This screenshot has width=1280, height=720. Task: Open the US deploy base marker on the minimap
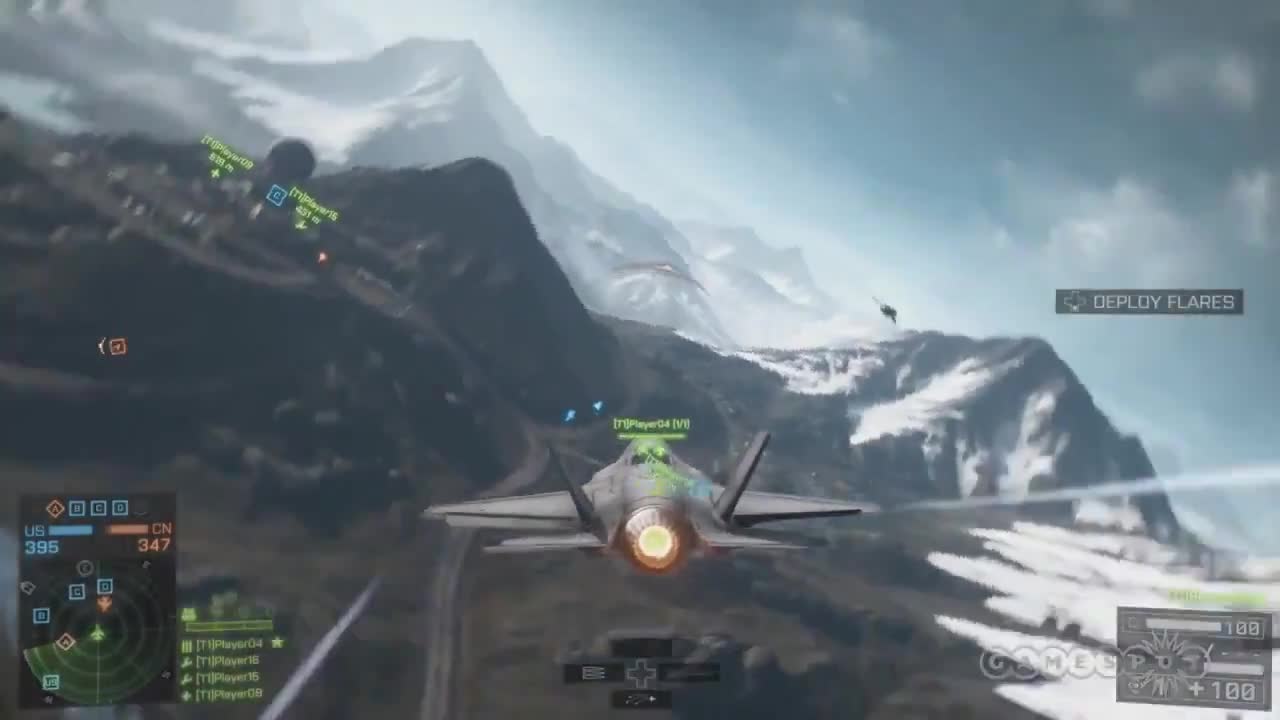pyautogui.click(x=51, y=681)
